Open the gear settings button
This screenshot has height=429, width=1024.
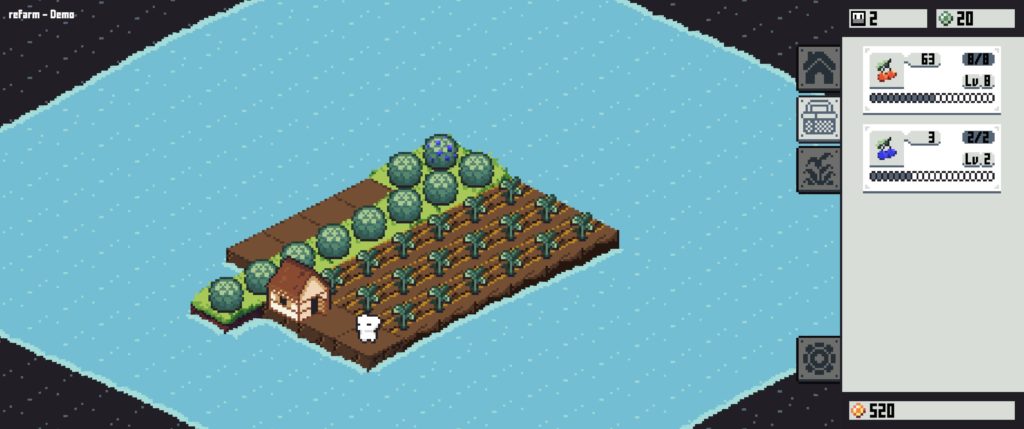[x=818, y=358]
